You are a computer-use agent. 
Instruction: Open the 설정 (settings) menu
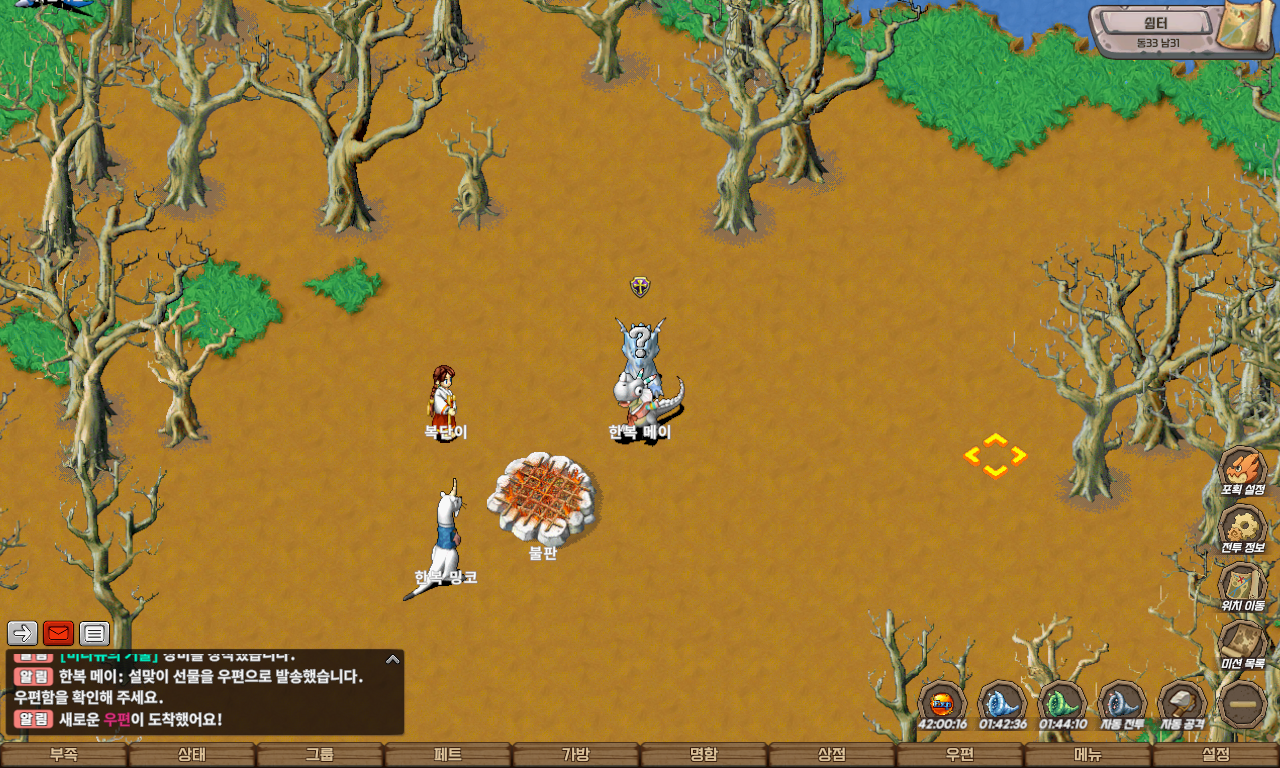[1216, 755]
